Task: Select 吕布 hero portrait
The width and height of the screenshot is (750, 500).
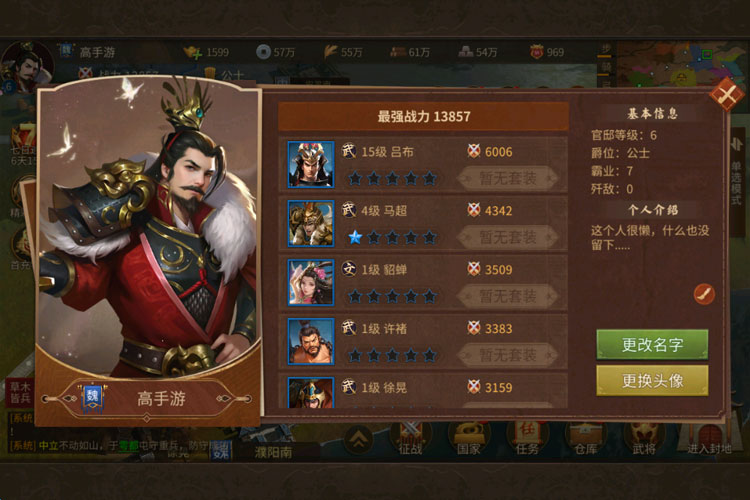Action: point(311,164)
